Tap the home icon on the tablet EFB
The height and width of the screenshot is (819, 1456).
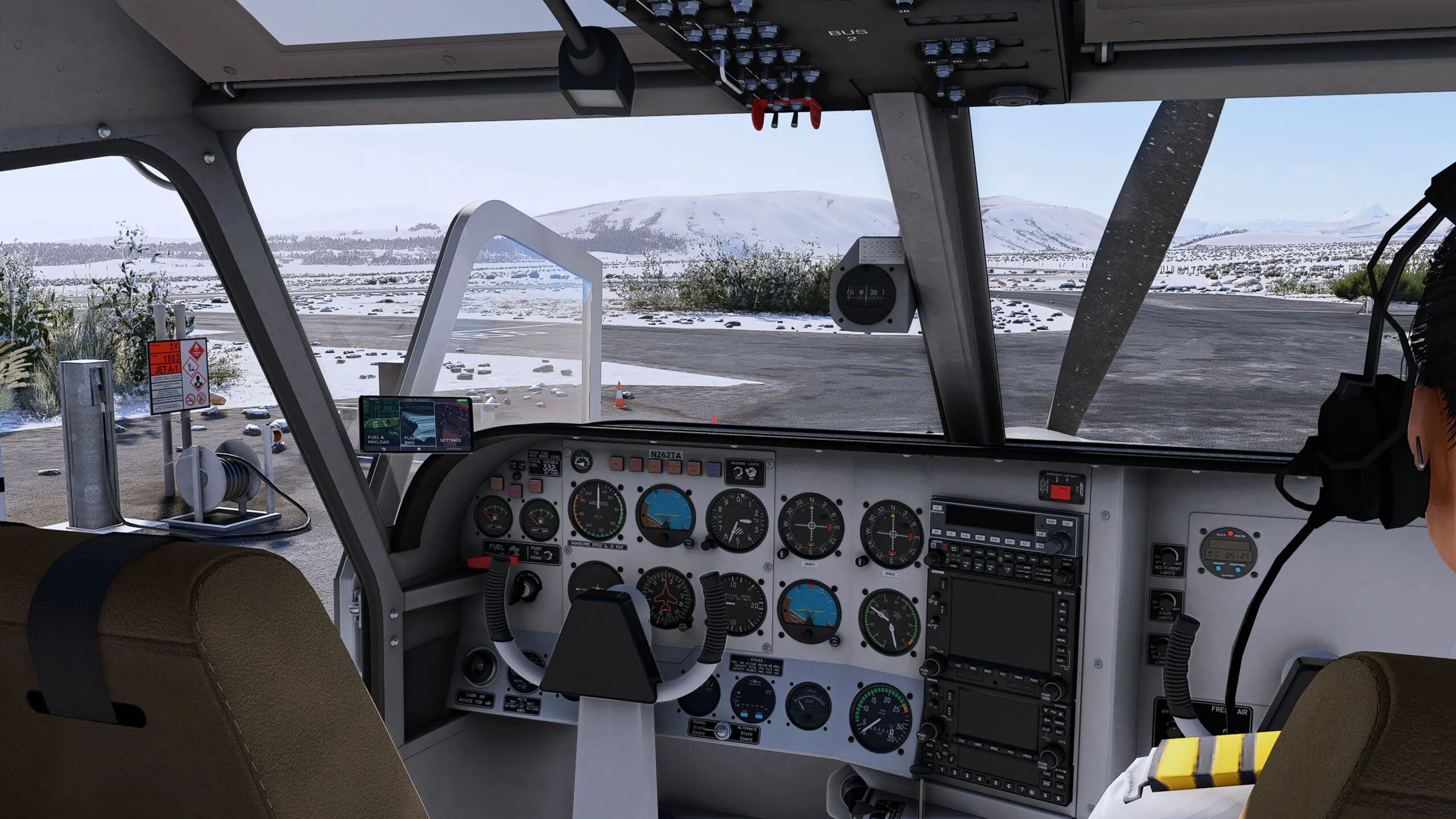click(419, 449)
